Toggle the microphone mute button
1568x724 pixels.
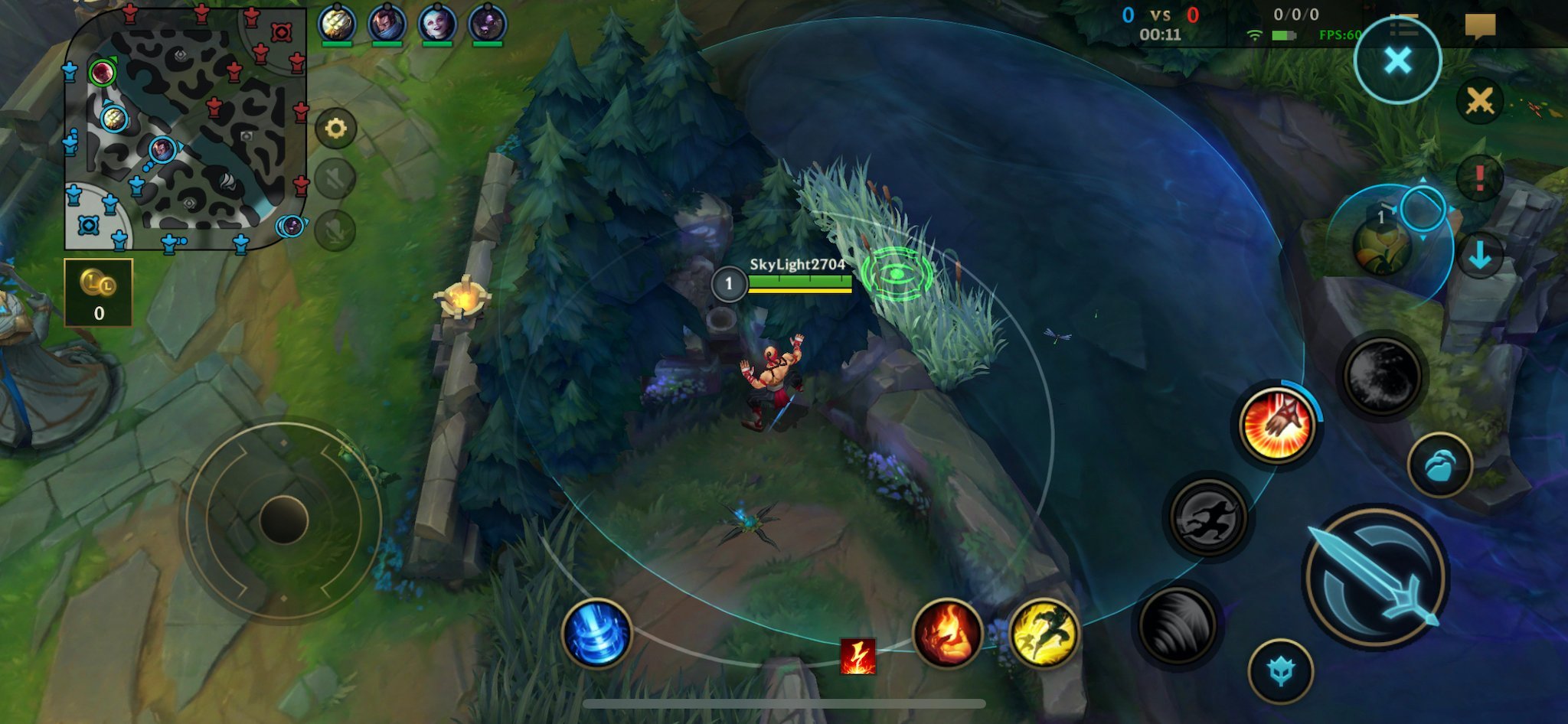[335, 230]
